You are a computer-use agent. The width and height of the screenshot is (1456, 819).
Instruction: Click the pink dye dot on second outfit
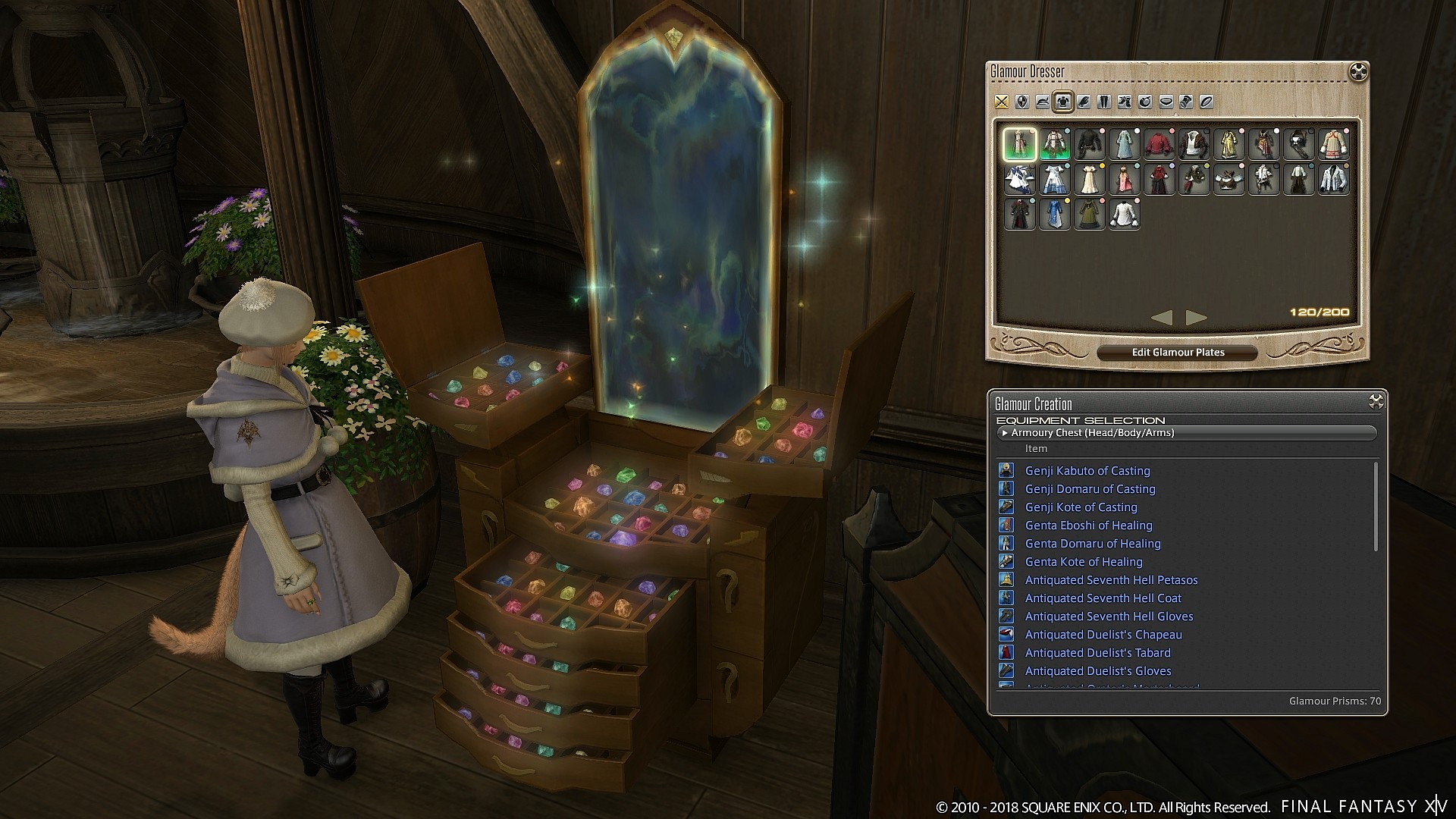tap(1067, 130)
